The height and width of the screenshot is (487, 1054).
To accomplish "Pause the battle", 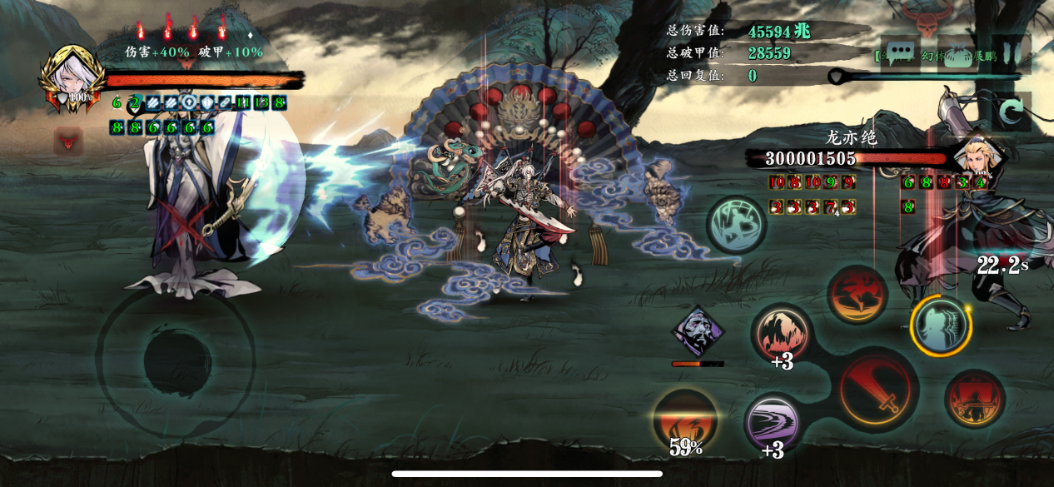I will (1012, 52).
